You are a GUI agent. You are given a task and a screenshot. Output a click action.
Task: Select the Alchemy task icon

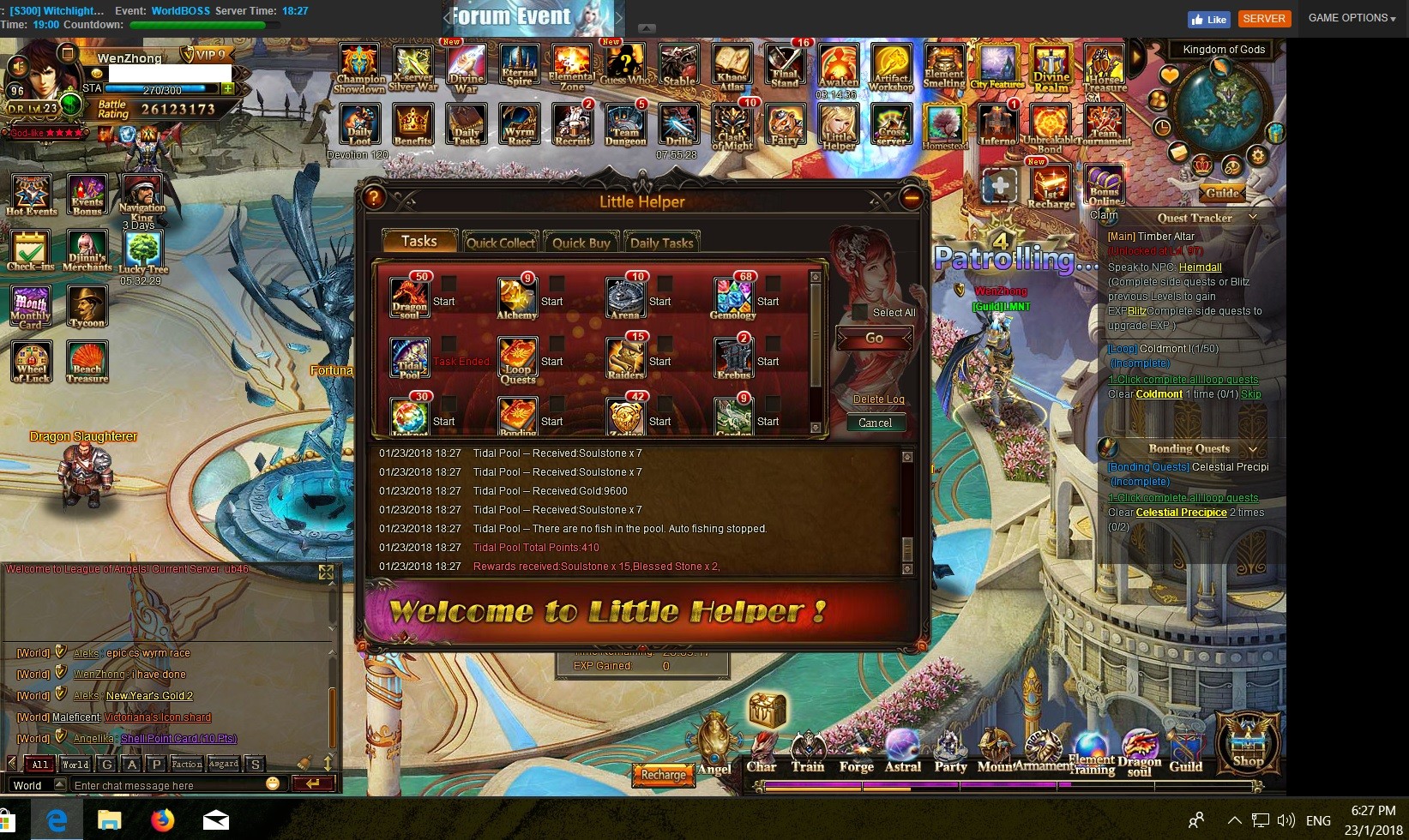point(516,296)
